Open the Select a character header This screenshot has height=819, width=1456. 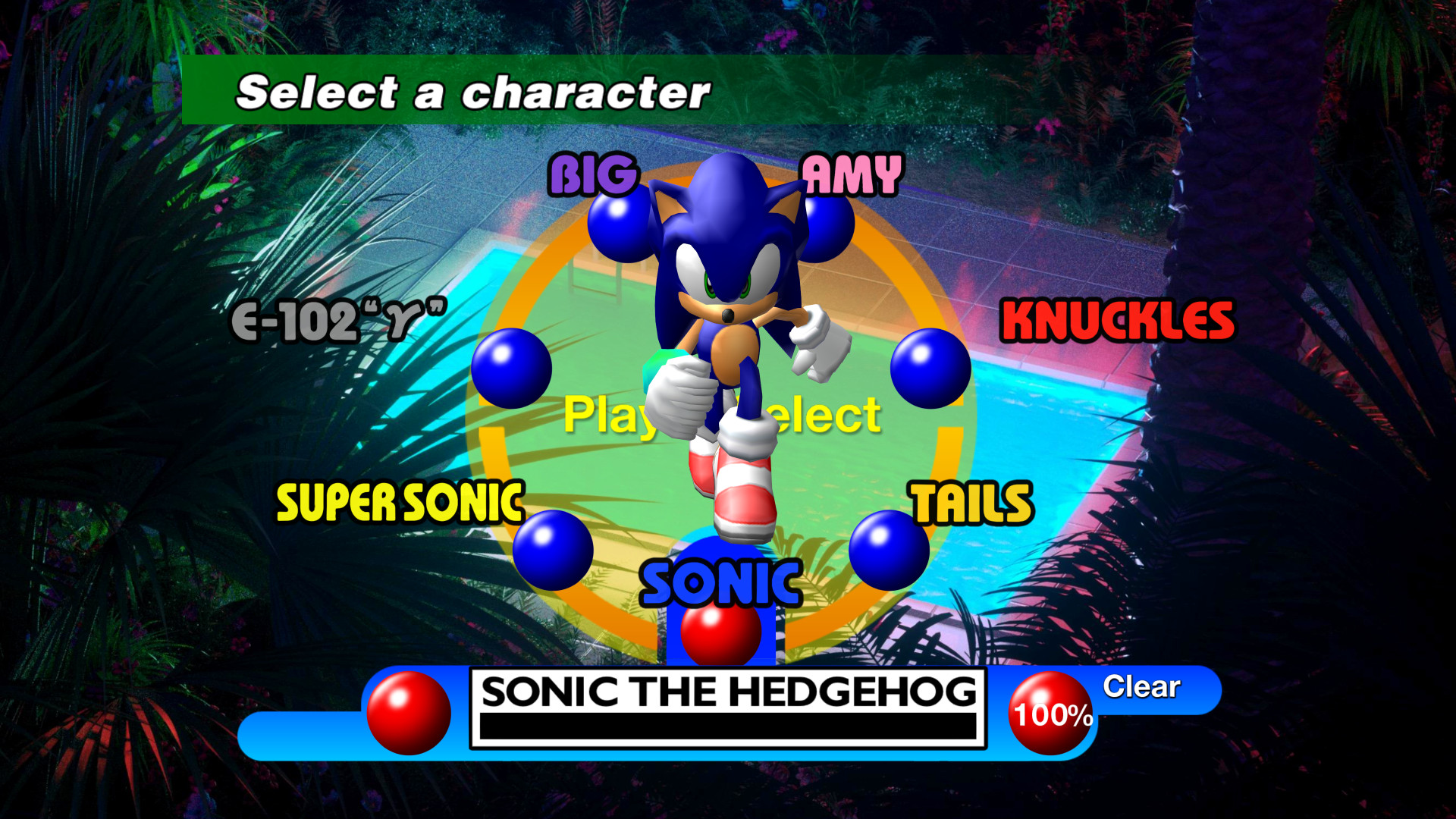point(472,92)
